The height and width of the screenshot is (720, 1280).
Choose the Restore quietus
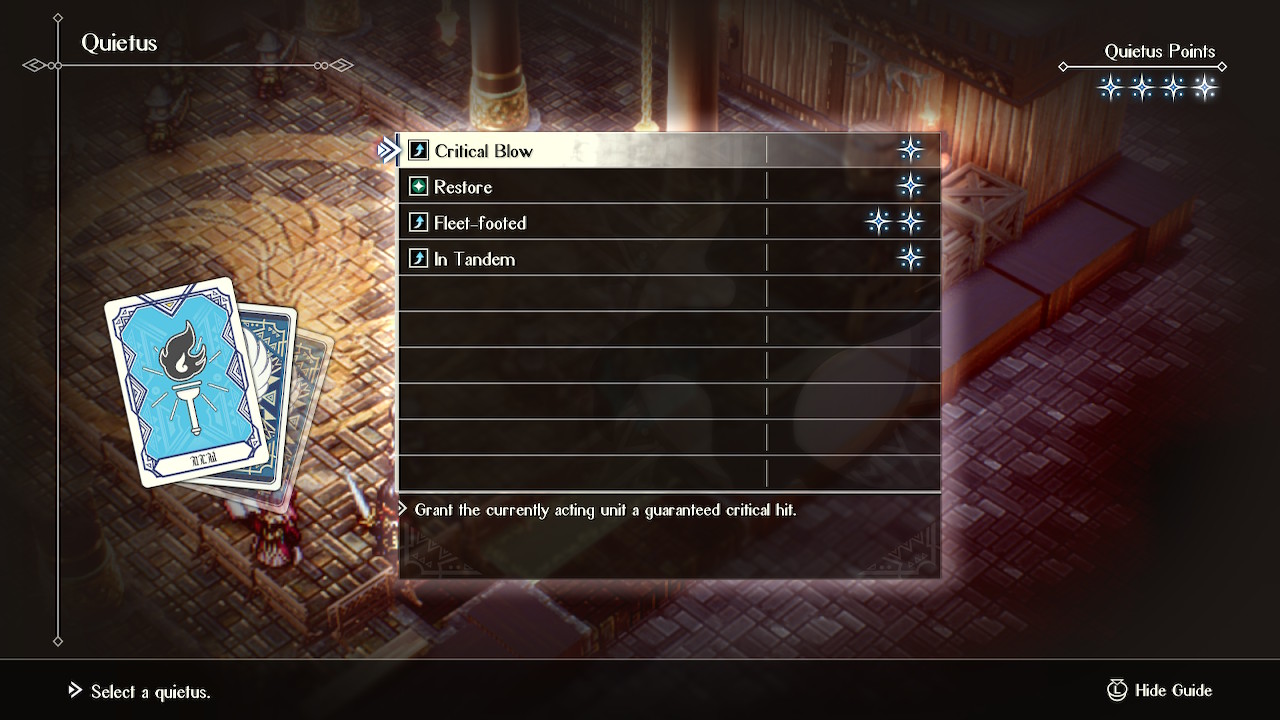(x=463, y=187)
